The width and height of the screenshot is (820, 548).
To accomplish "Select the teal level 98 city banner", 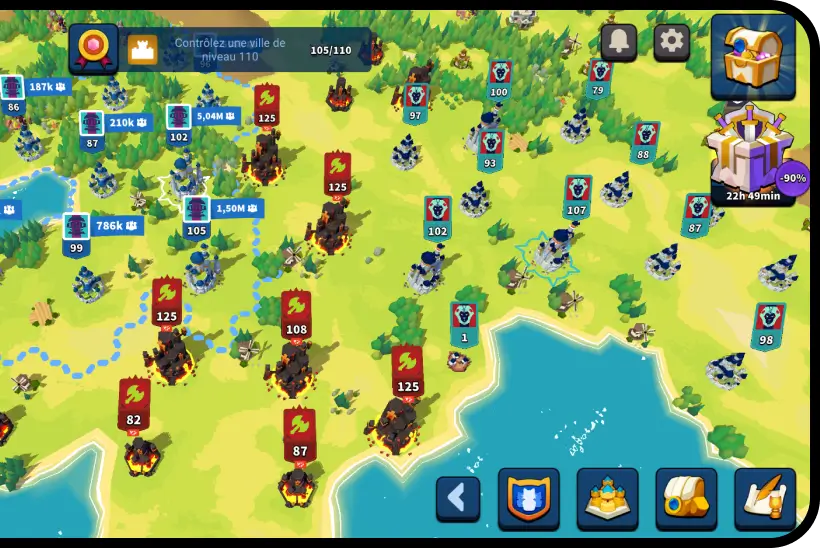I will click(x=767, y=325).
